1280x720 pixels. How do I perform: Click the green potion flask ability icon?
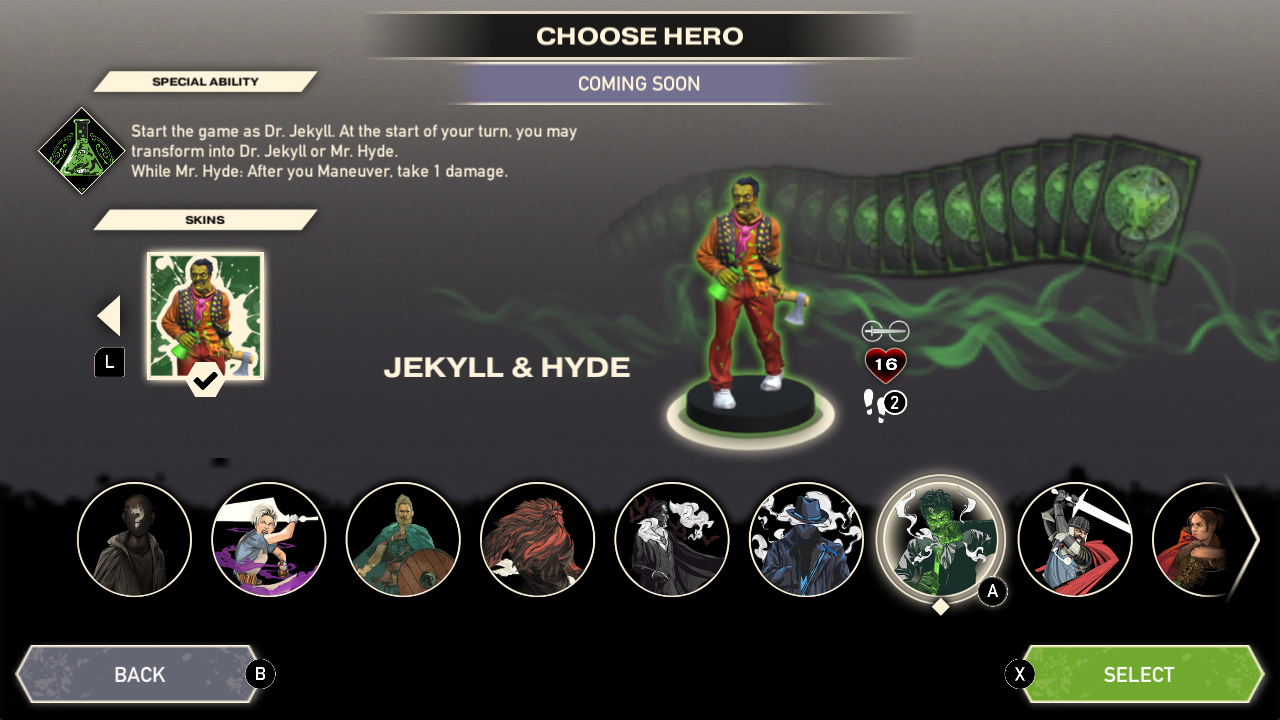(81, 150)
